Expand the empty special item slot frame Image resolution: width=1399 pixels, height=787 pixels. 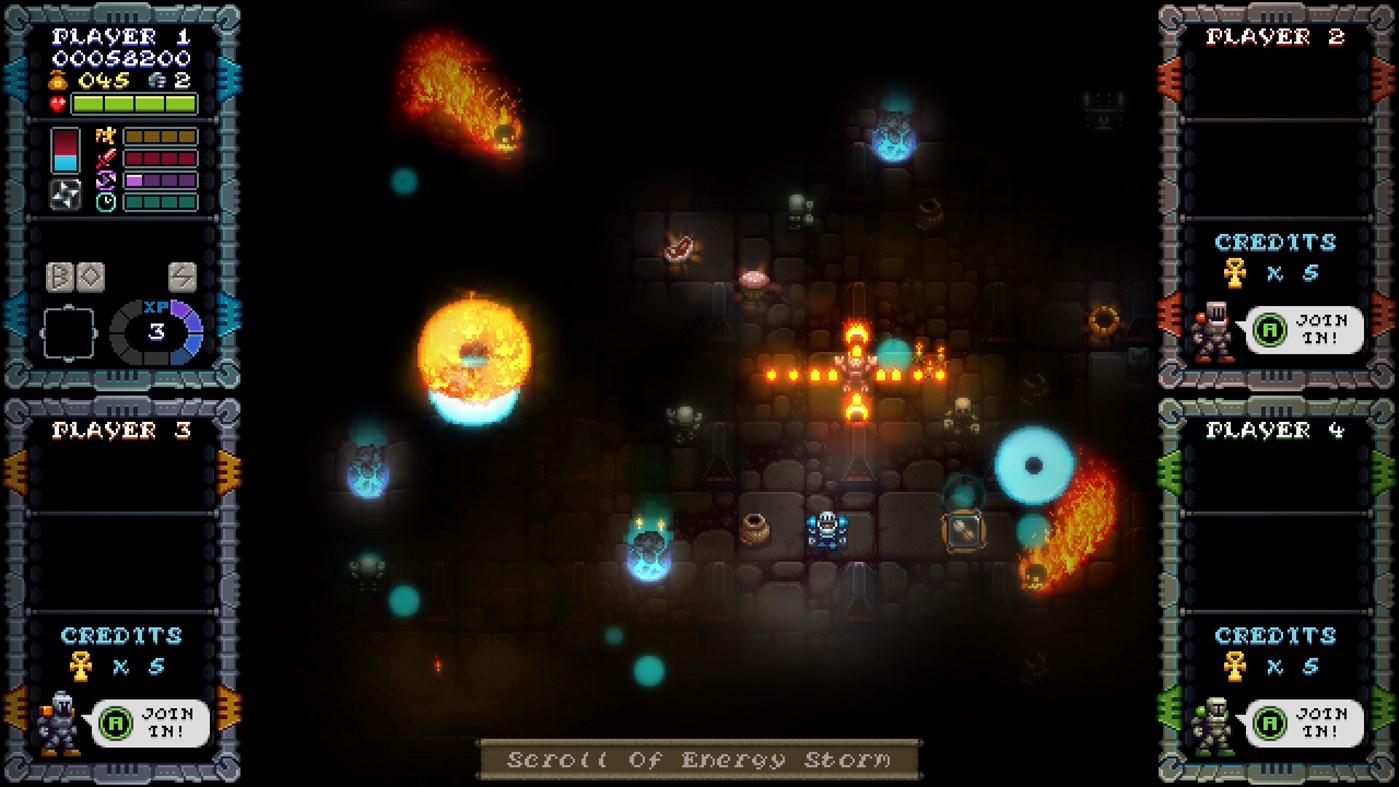69,333
